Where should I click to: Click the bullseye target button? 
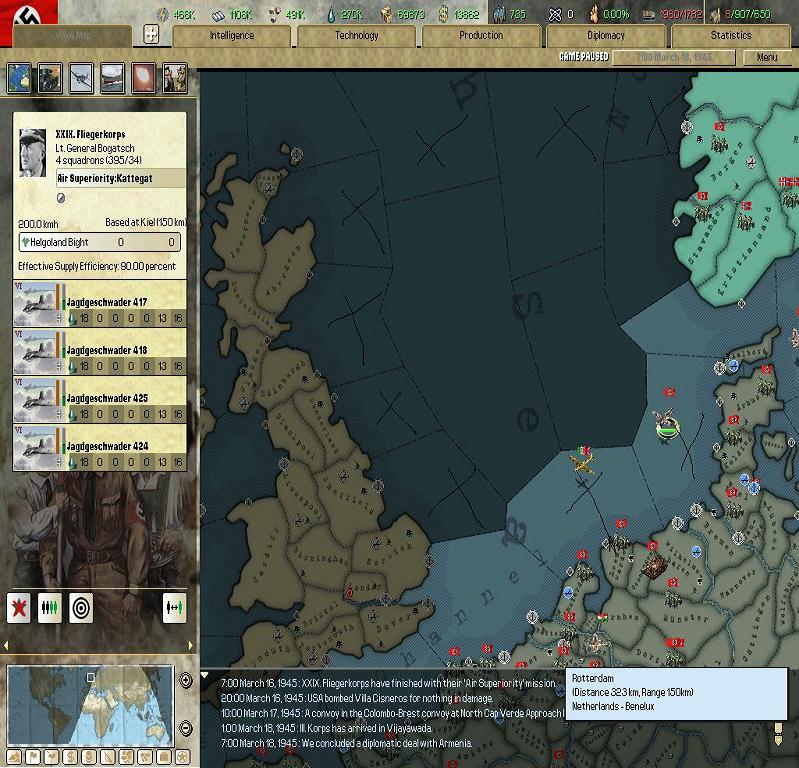[81, 607]
